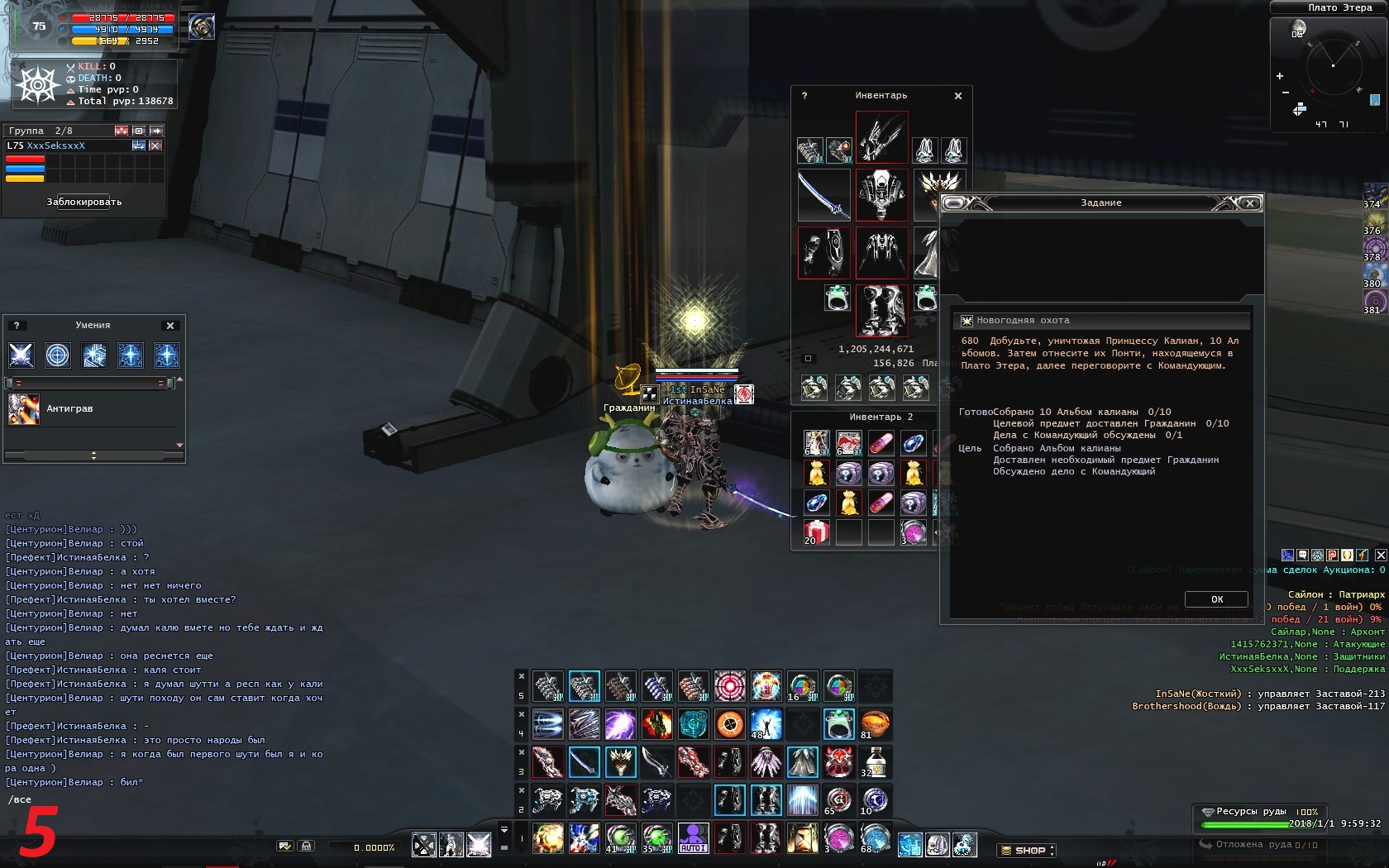Open the Умения help question mark
Screen dimensions: 1389x868
pos(16,326)
